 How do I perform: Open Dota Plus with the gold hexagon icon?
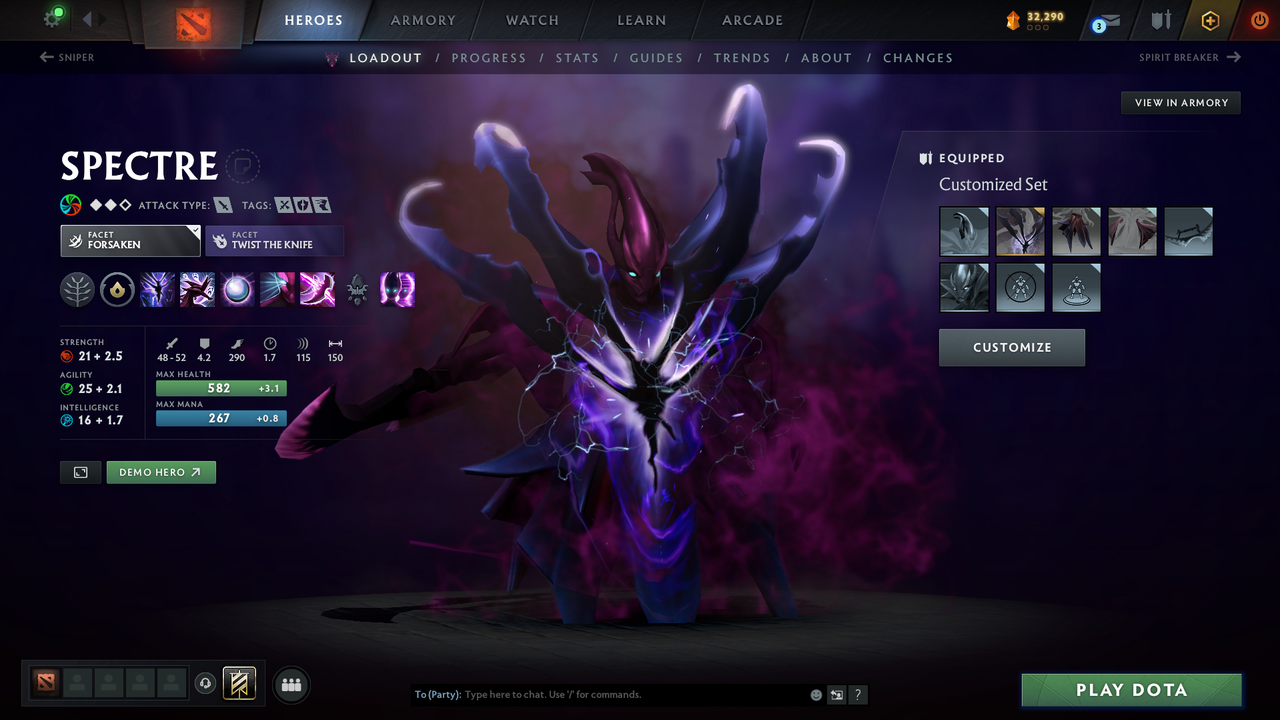tap(1210, 20)
